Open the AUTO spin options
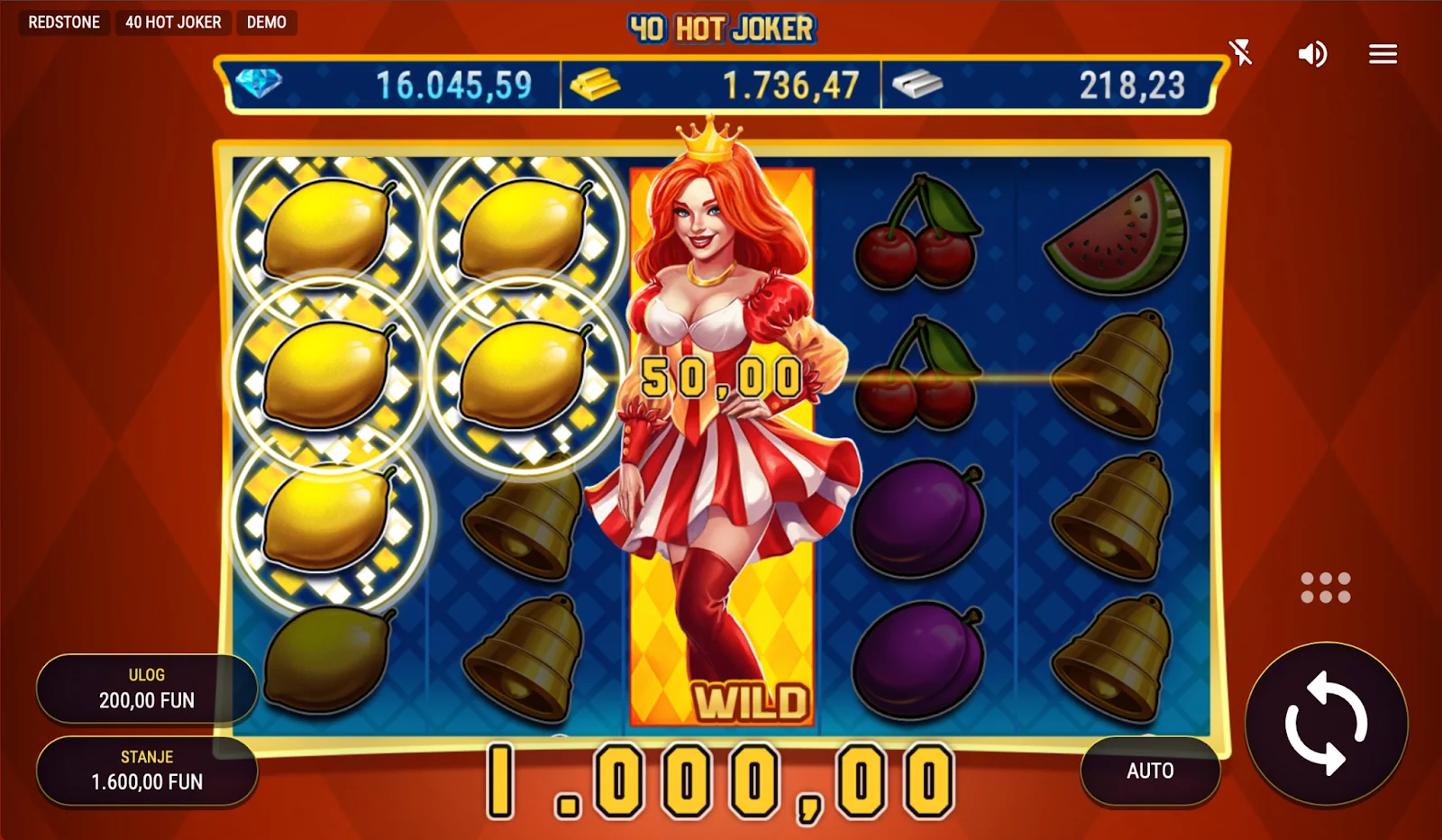 click(1150, 771)
